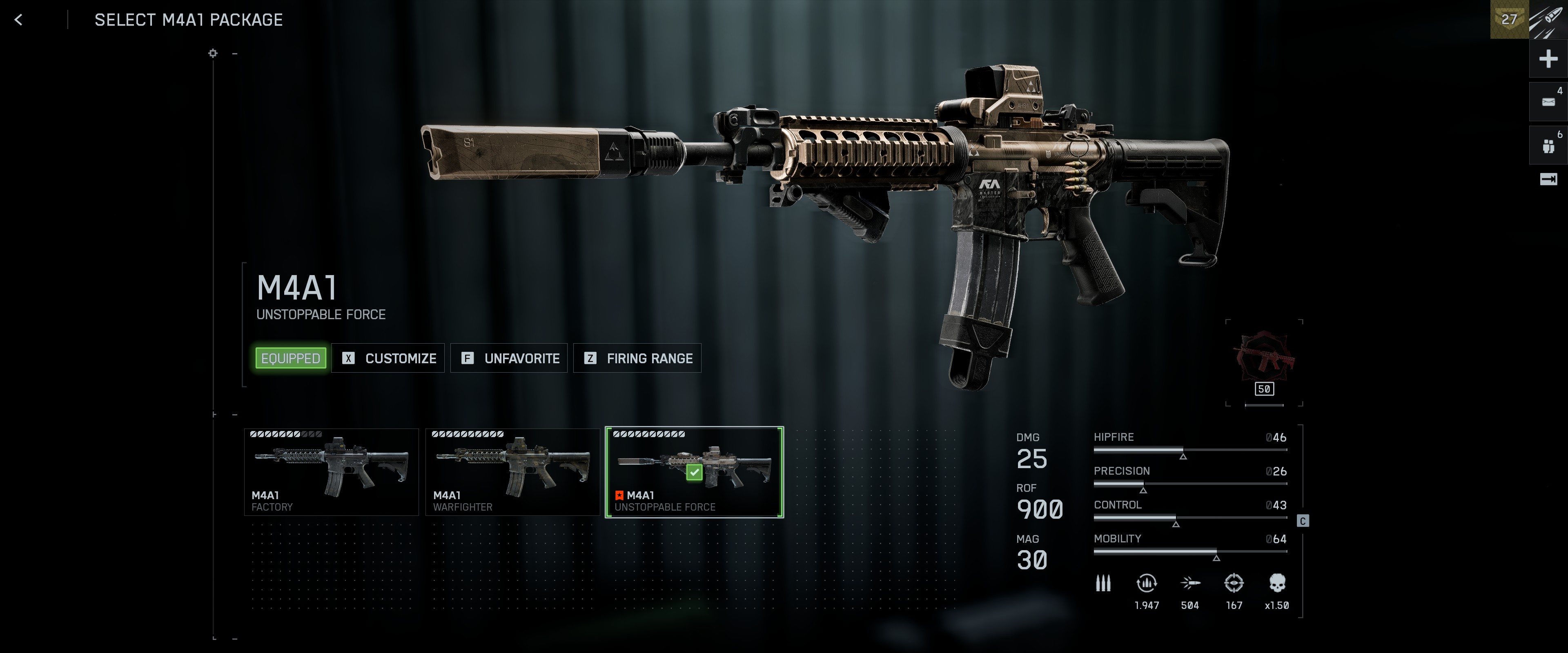Viewport: 1568px width, 653px height.
Task: Enter the Firing Range
Action: tap(637, 358)
